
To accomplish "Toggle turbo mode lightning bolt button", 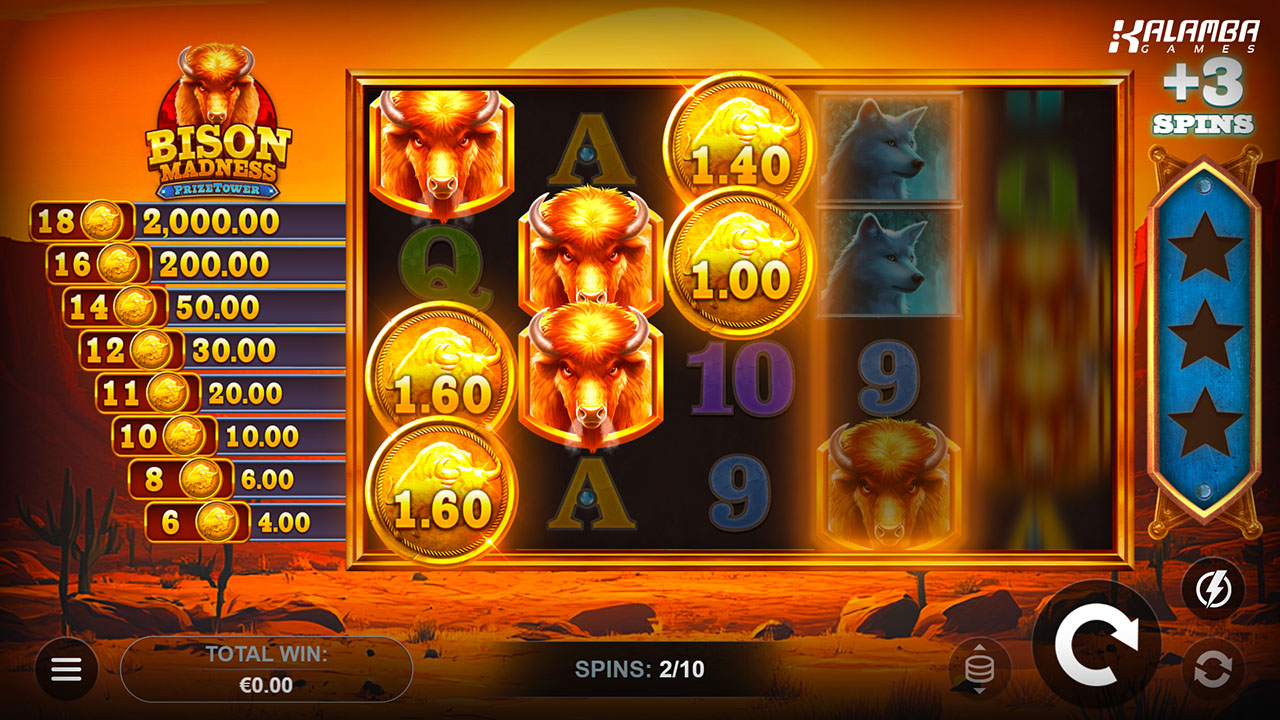I will pos(1213,588).
